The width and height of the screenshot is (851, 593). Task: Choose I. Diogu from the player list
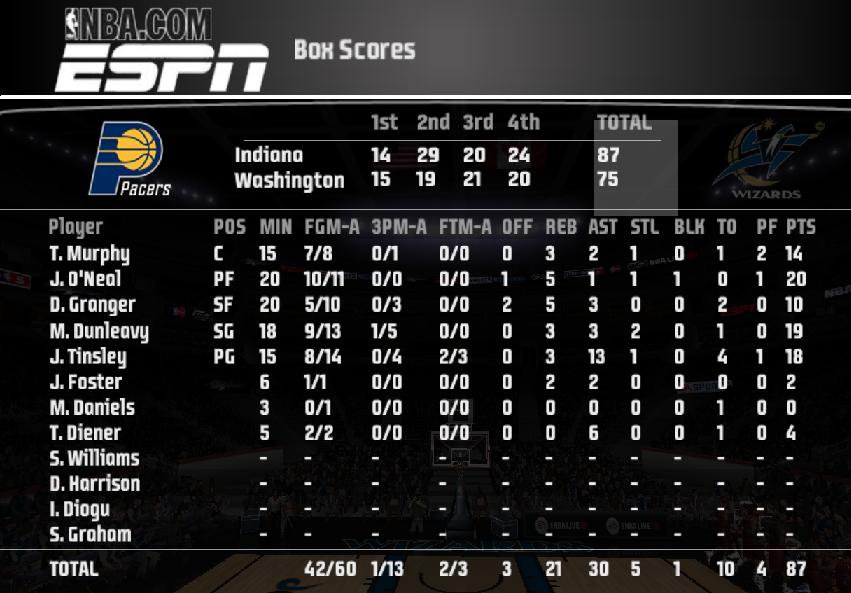click(80, 509)
